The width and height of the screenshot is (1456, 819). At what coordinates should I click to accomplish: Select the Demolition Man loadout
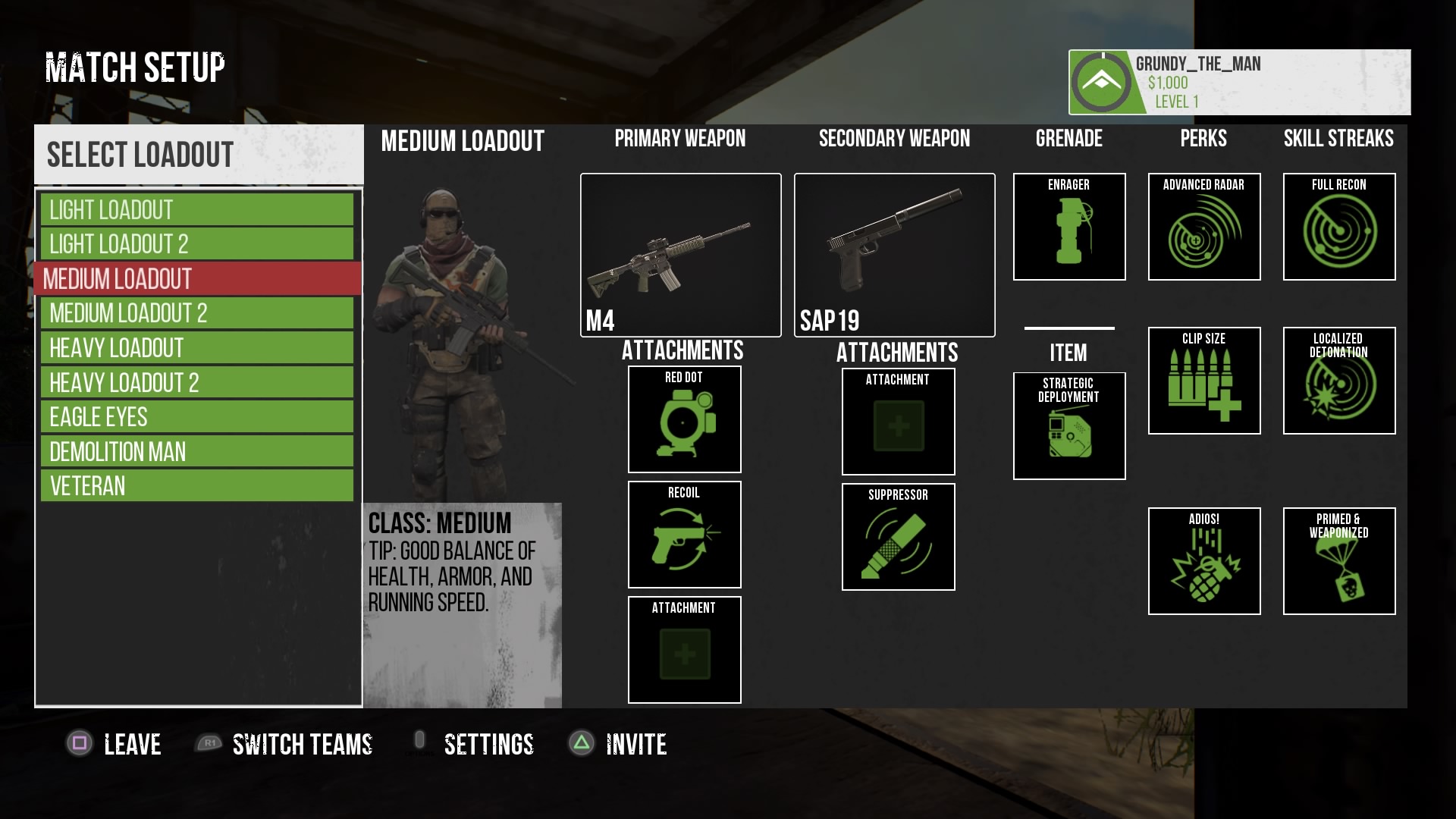click(x=197, y=451)
